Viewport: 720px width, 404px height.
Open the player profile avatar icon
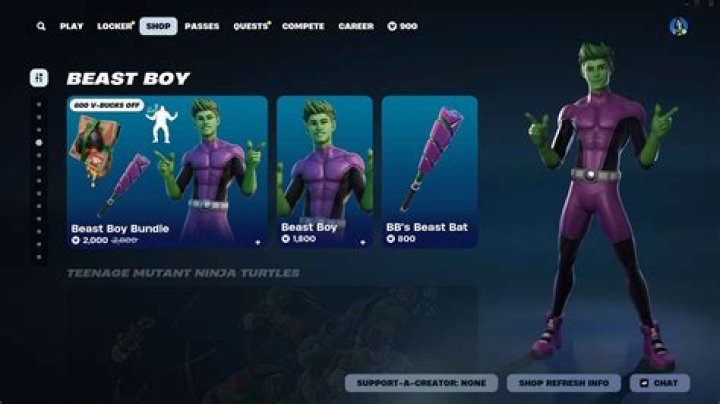[x=678, y=26]
